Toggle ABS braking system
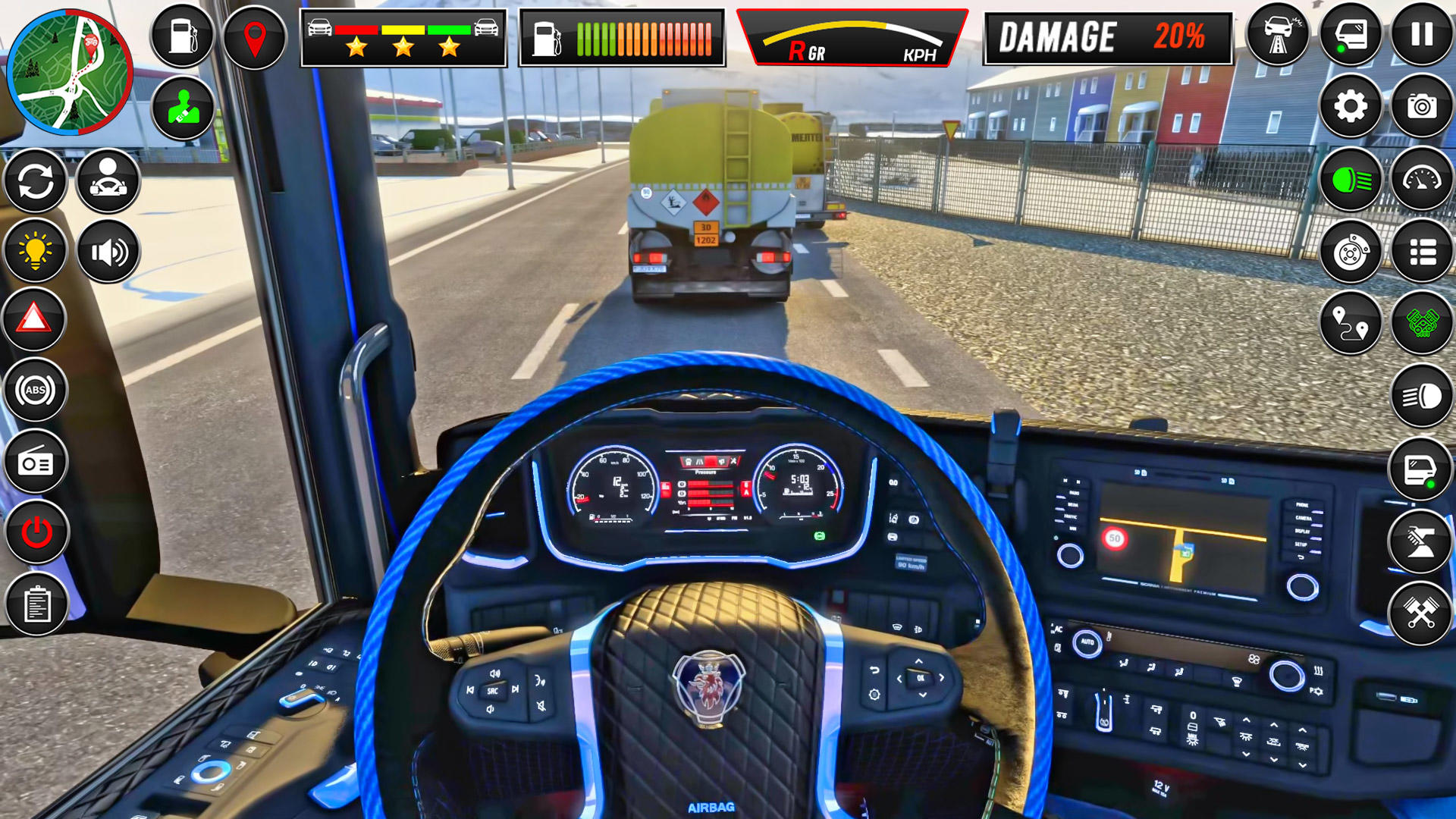This screenshot has height=819, width=1456. pyautogui.click(x=34, y=387)
